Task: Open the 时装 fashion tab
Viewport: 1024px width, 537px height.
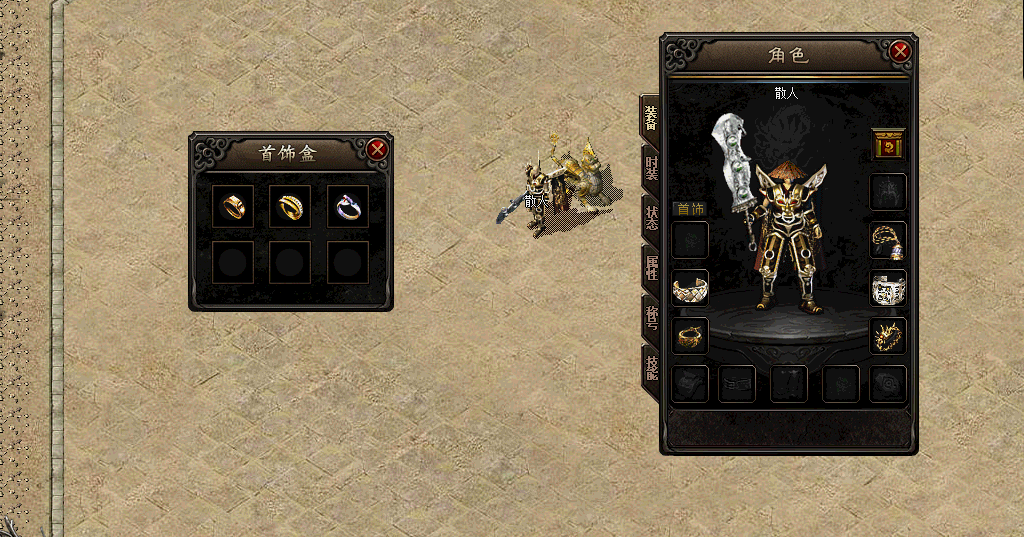Action: coord(651,168)
